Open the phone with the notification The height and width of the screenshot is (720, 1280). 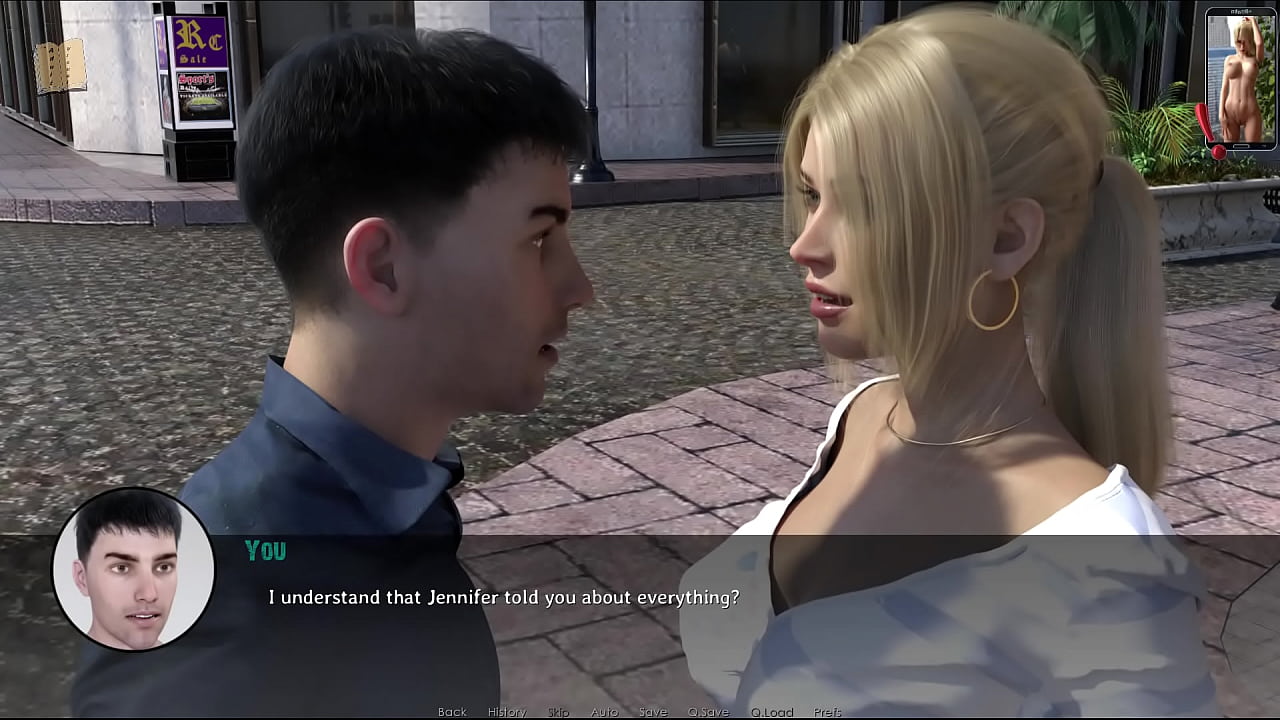(1240, 80)
